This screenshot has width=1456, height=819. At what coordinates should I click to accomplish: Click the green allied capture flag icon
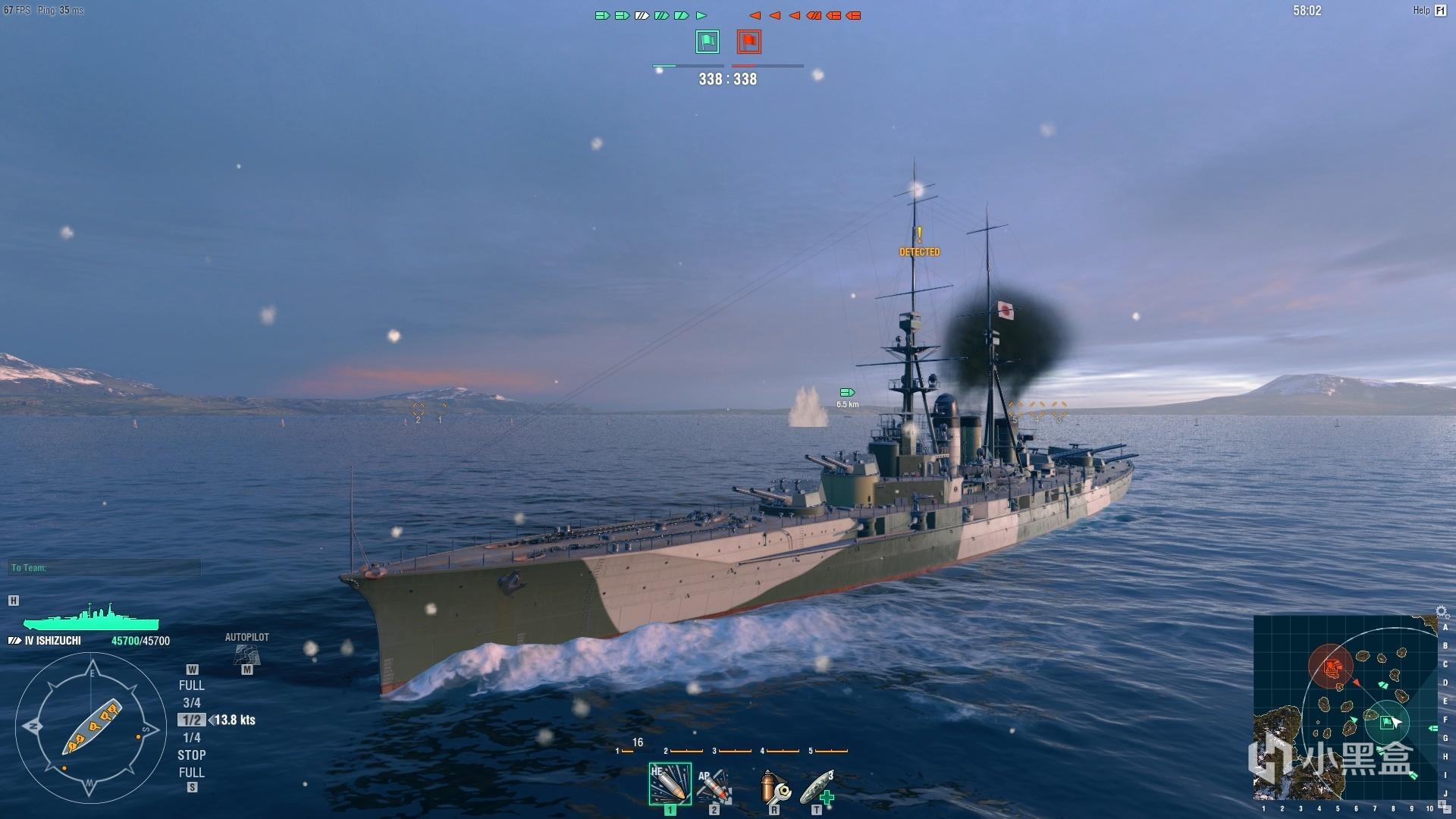707,42
